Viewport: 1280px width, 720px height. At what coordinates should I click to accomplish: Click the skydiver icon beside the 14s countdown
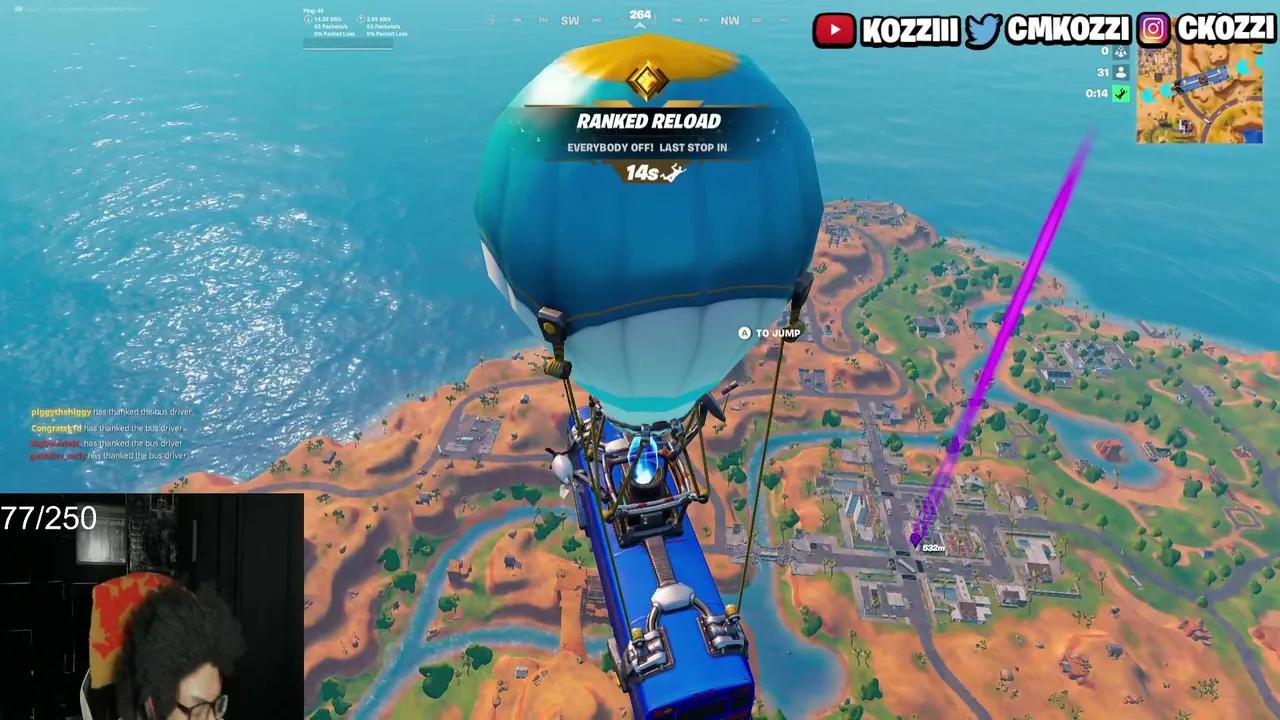tap(675, 173)
